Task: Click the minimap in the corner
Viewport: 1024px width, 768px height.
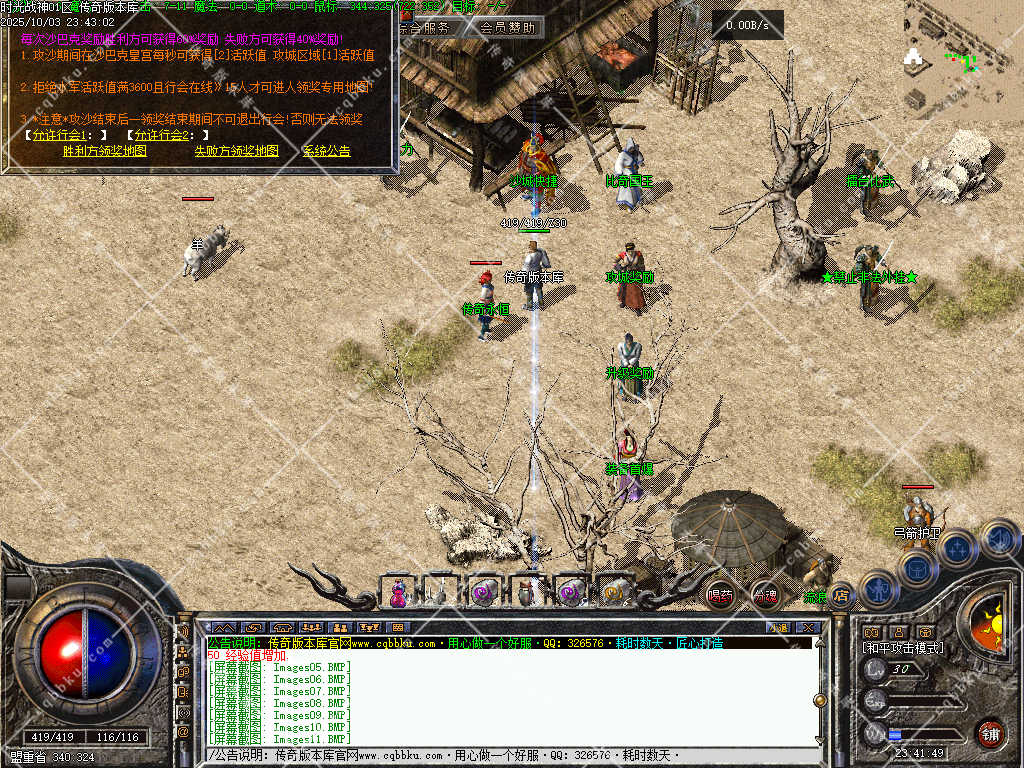Action: (x=963, y=58)
